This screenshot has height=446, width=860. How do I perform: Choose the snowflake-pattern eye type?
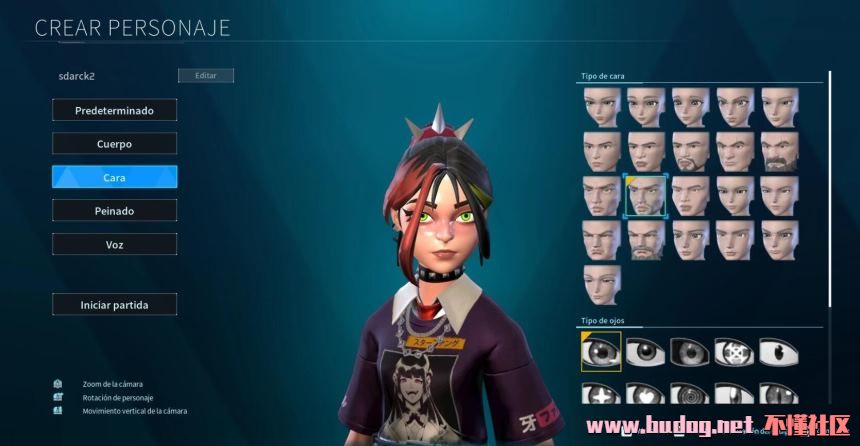[x=734, y=351]
